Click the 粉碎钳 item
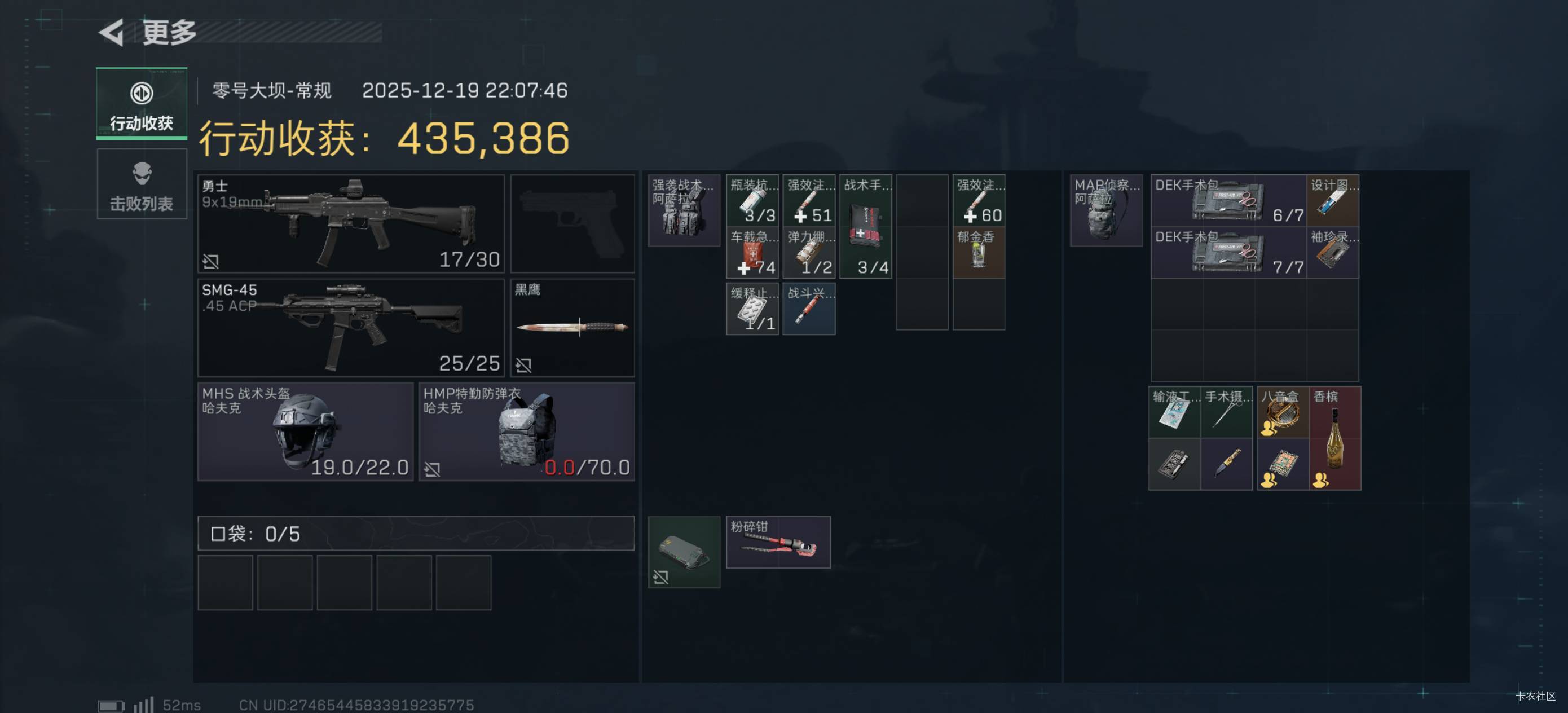The height and width of the screenshot is (713, 1568). (x=778, y=542)
